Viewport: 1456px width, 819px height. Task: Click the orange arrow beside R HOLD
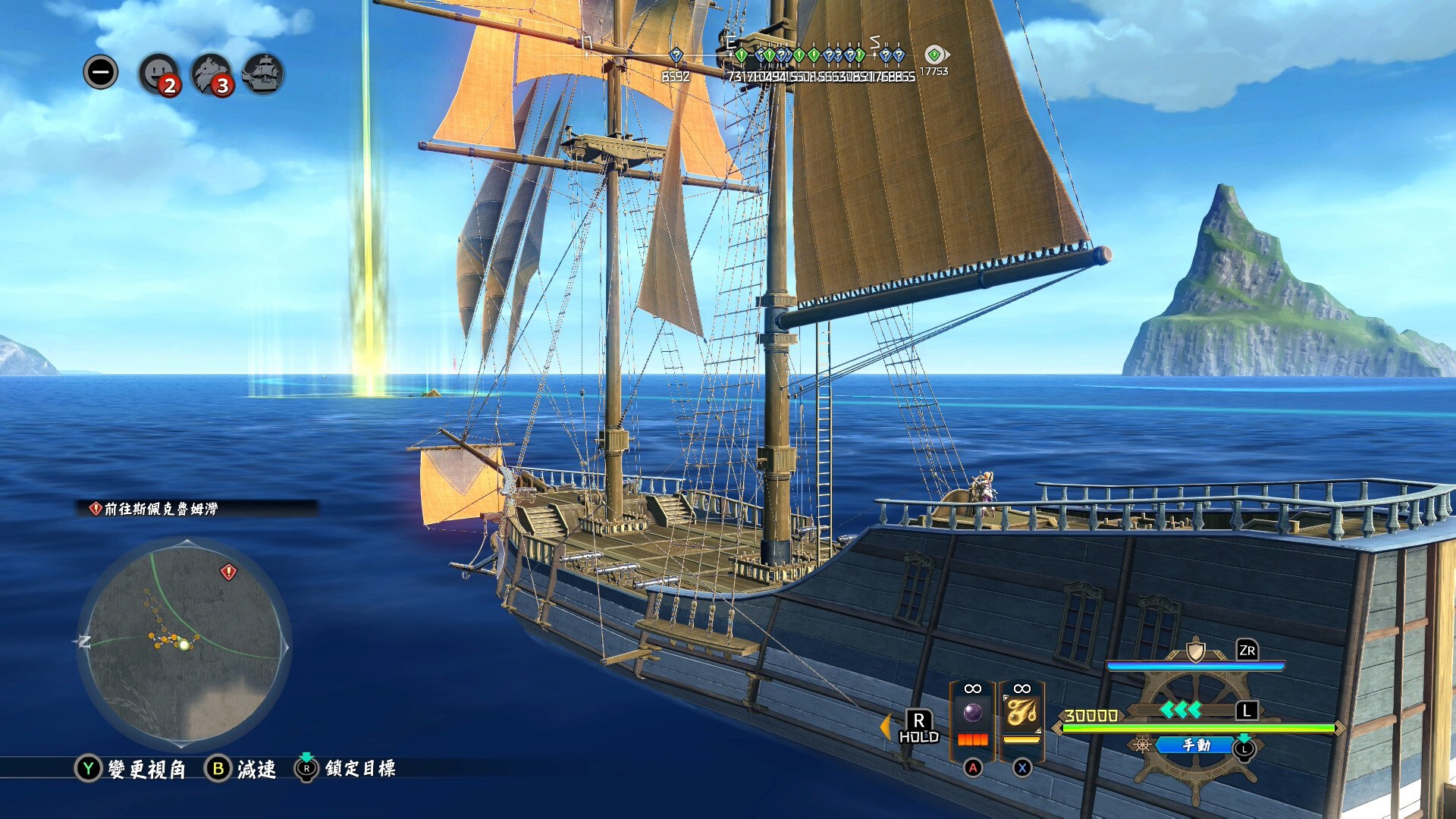coord(886,728)
